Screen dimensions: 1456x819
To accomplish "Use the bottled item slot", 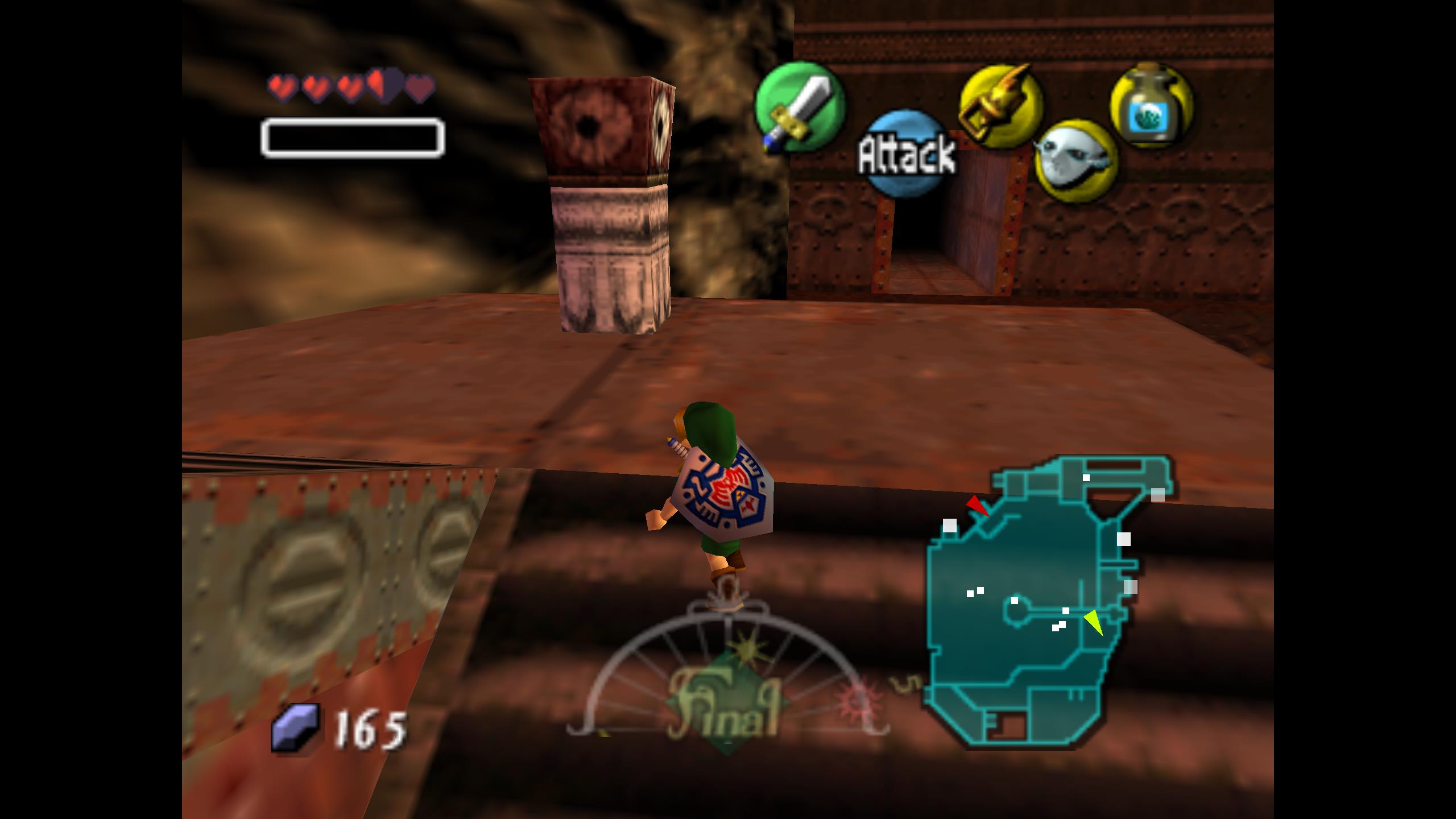I will point(1151,105).
